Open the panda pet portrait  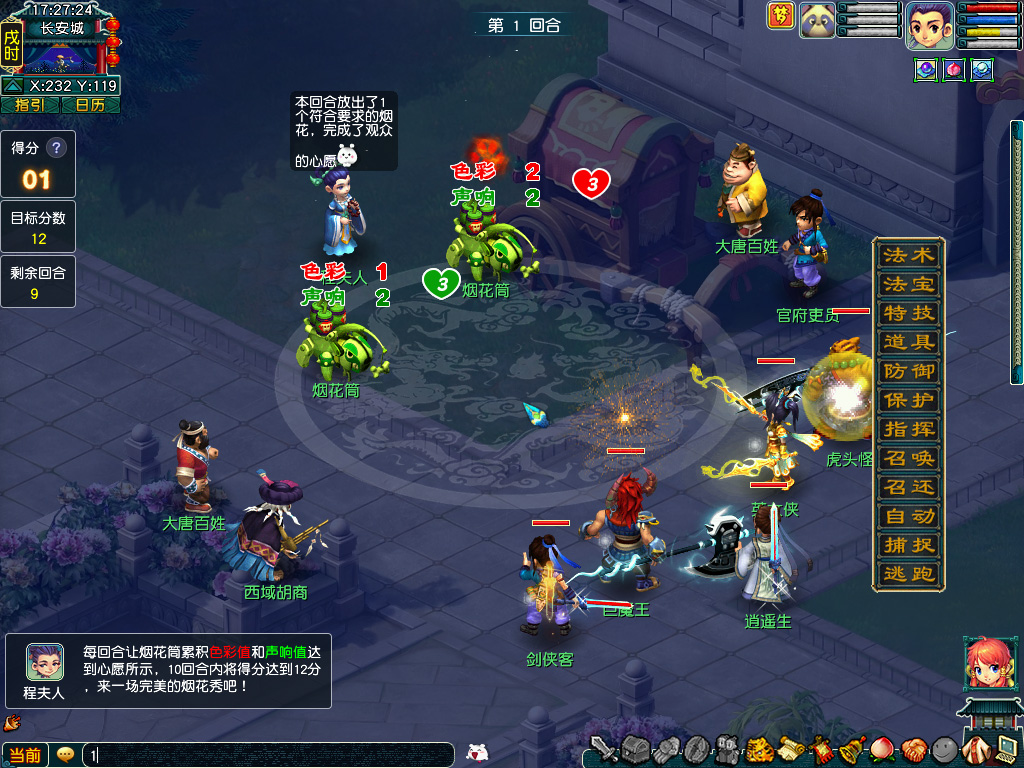817,19
